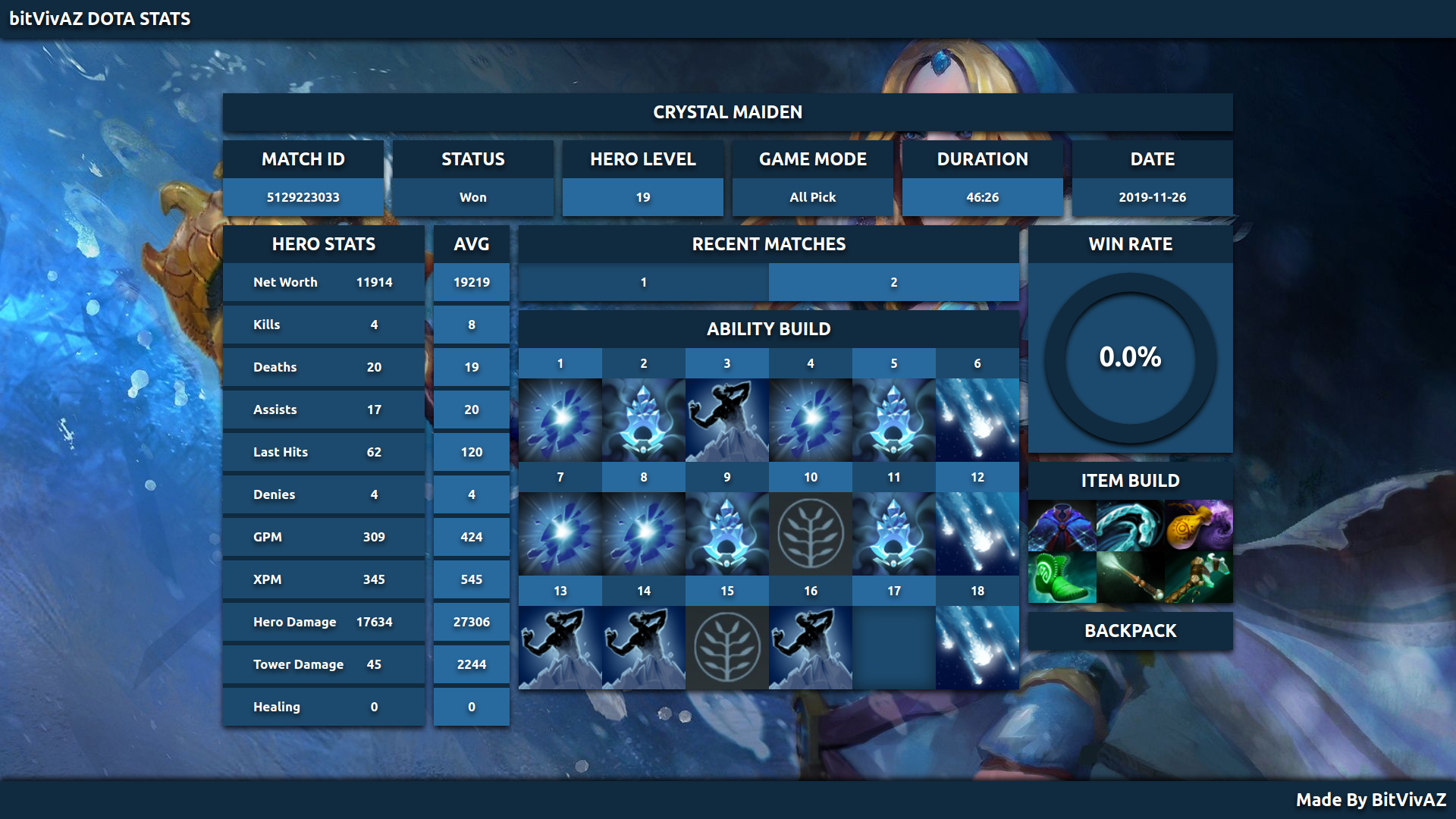
Task: Pick the Force Staff item icon
Action: (1198, 577)
